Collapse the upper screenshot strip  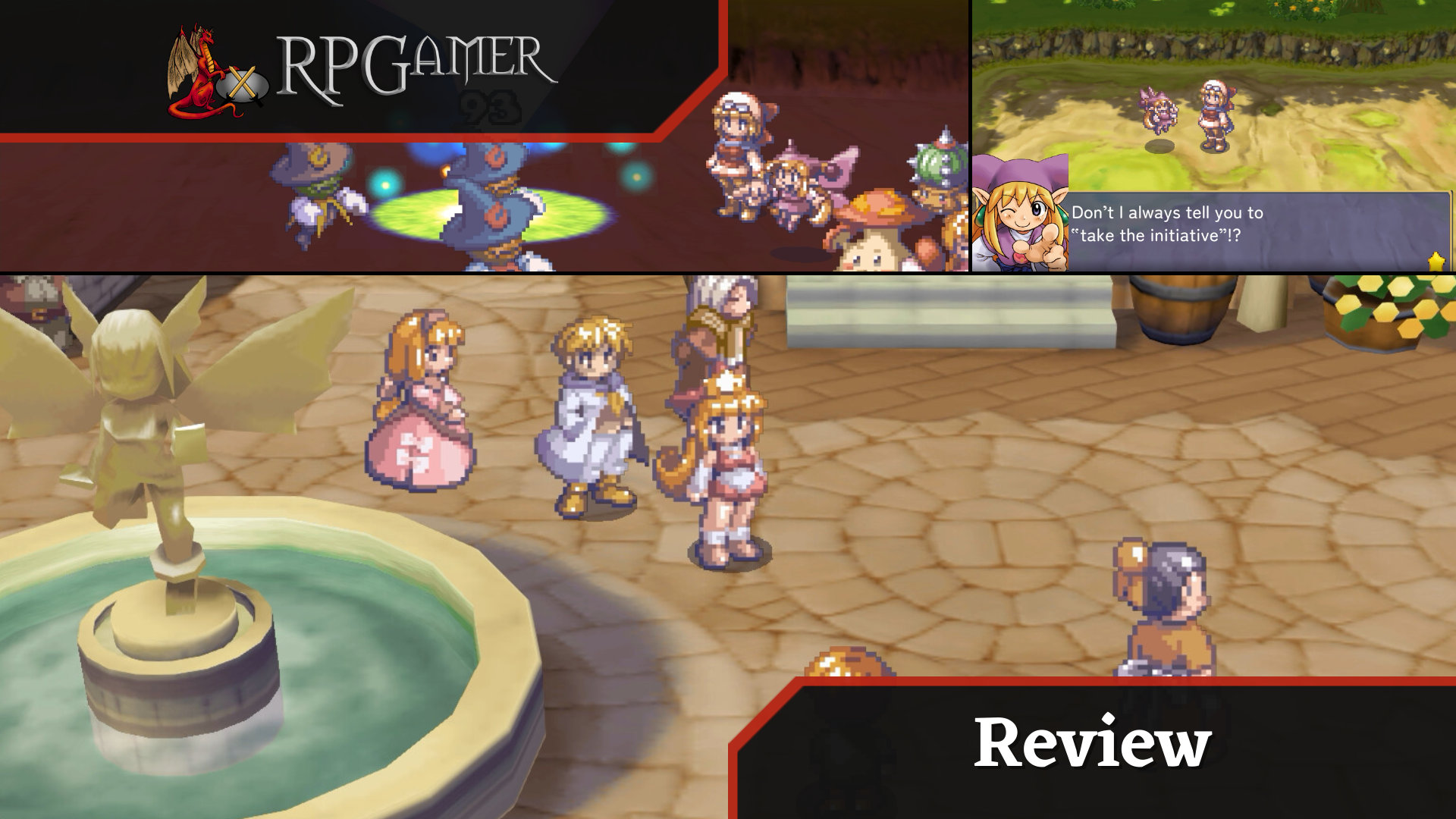[728, 136]
